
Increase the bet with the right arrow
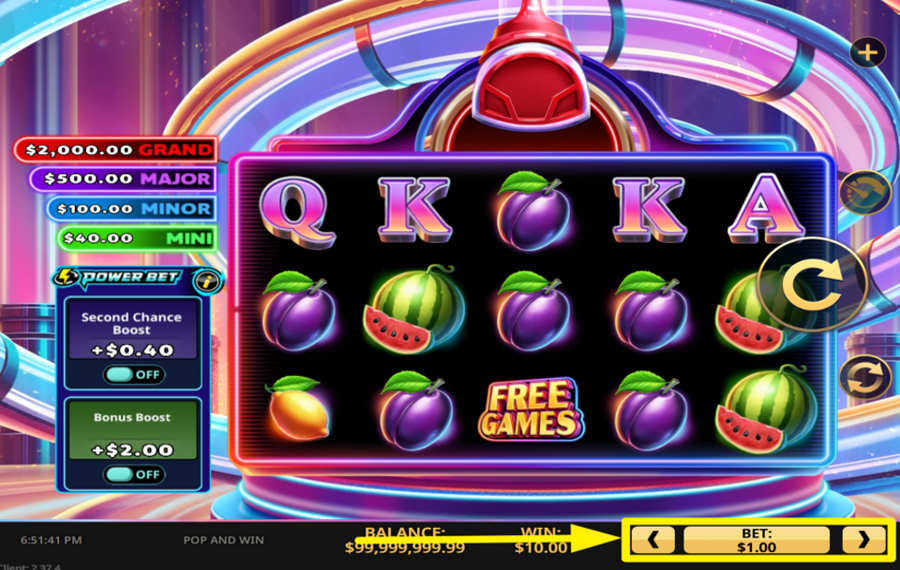click(x=862, y=540)
